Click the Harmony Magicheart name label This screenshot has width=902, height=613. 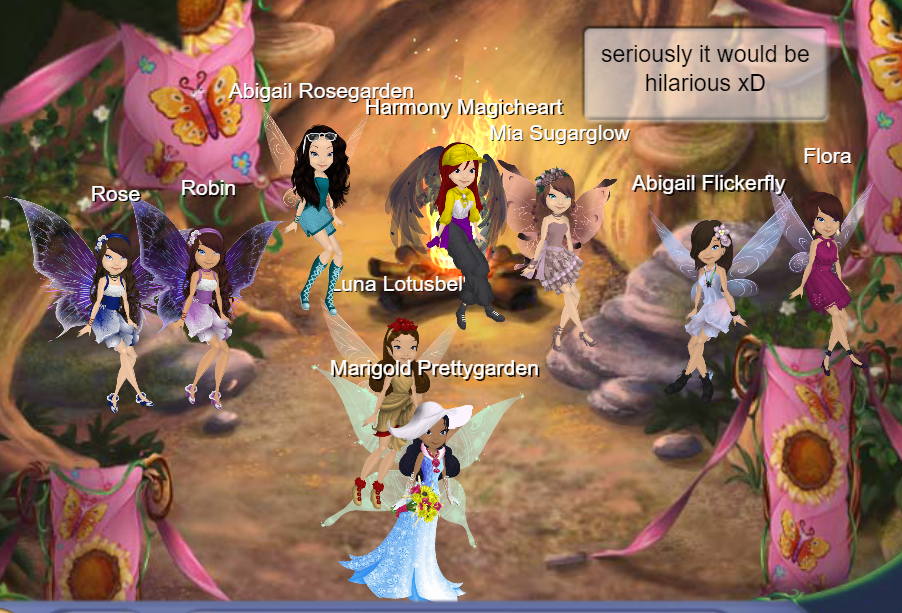464,107
